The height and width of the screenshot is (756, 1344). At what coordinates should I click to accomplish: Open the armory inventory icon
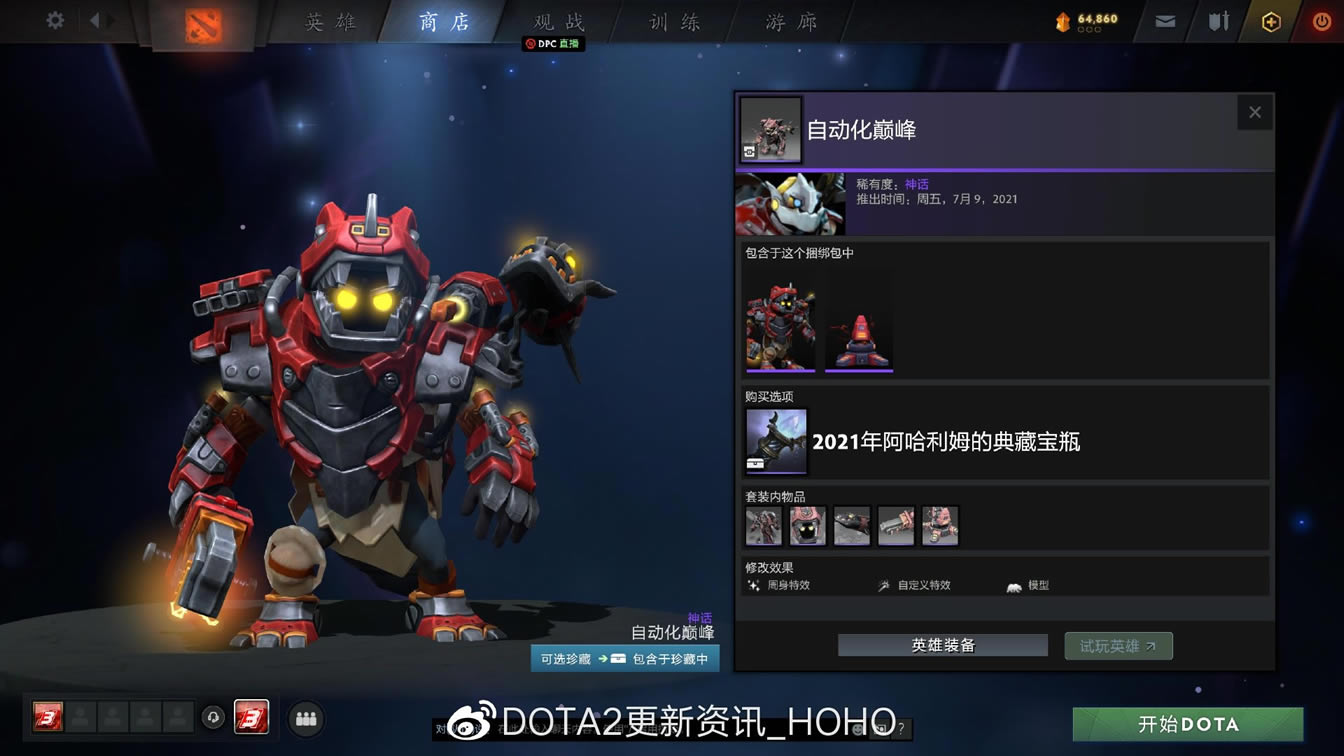[x=1217, y=19]
